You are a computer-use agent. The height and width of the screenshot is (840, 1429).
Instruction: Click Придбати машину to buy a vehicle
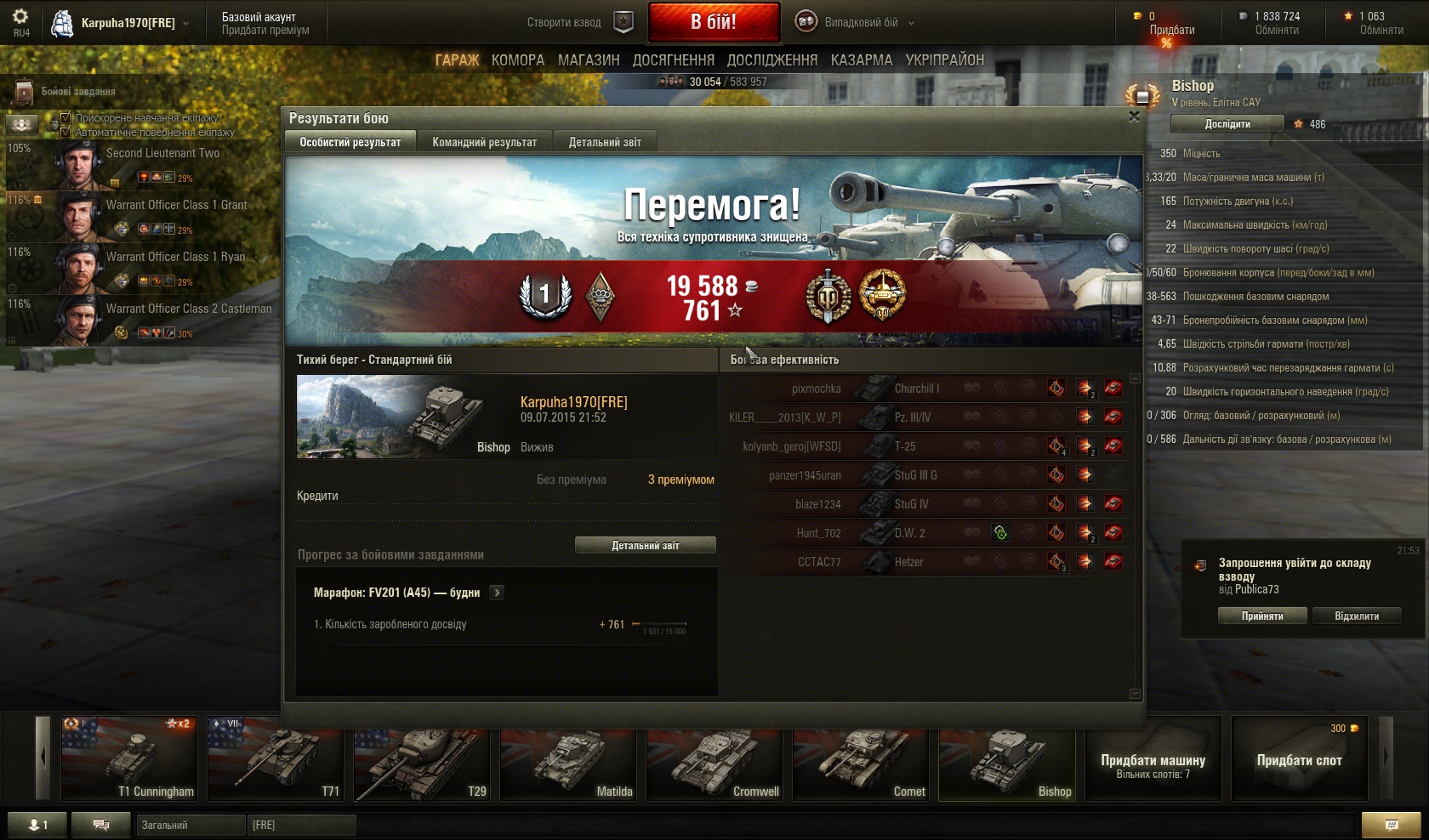[1153, 759]
